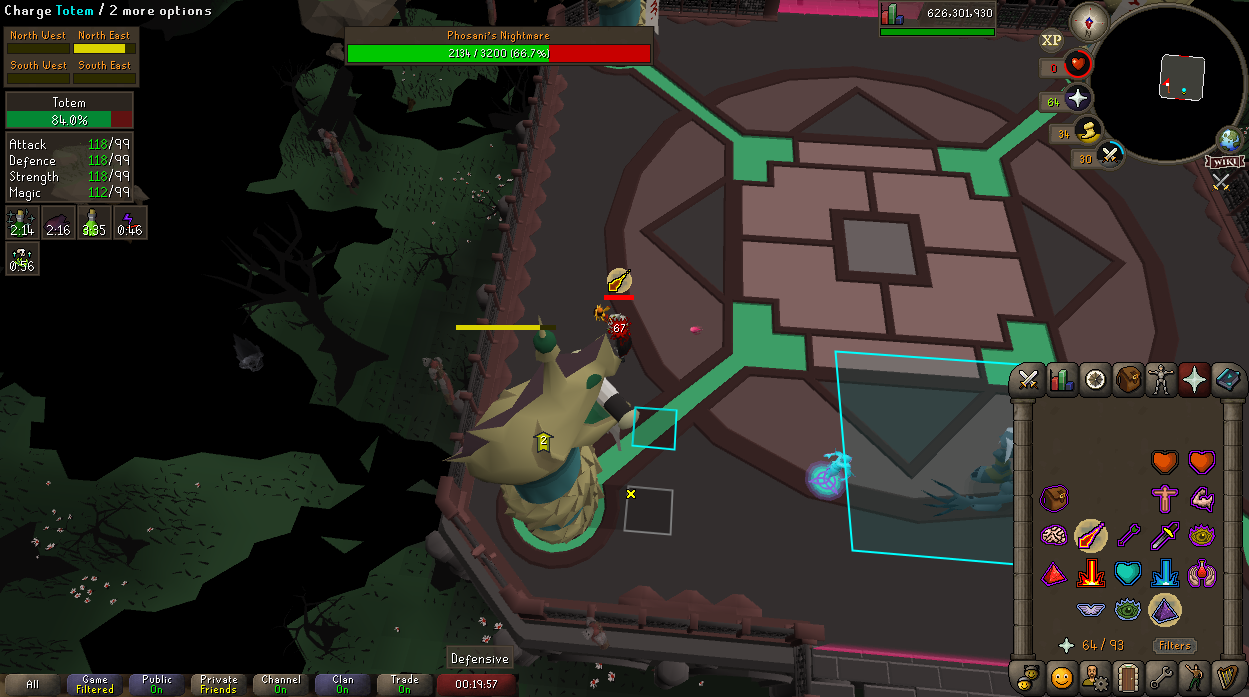Click the compass to face north
The width and height of the screenshot is (1249, 697).
[1089, 20]
